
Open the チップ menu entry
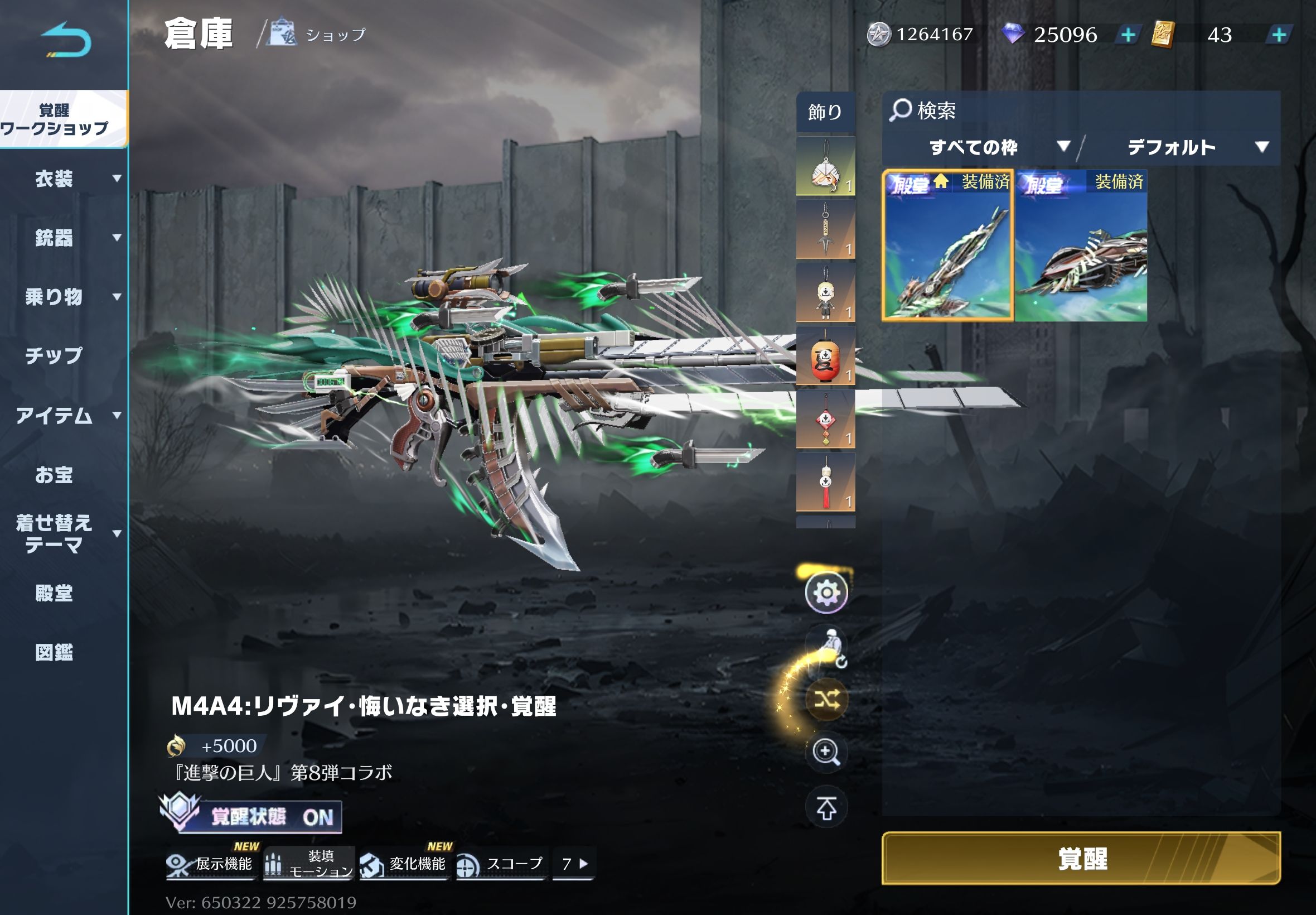[x=55, y=355]
